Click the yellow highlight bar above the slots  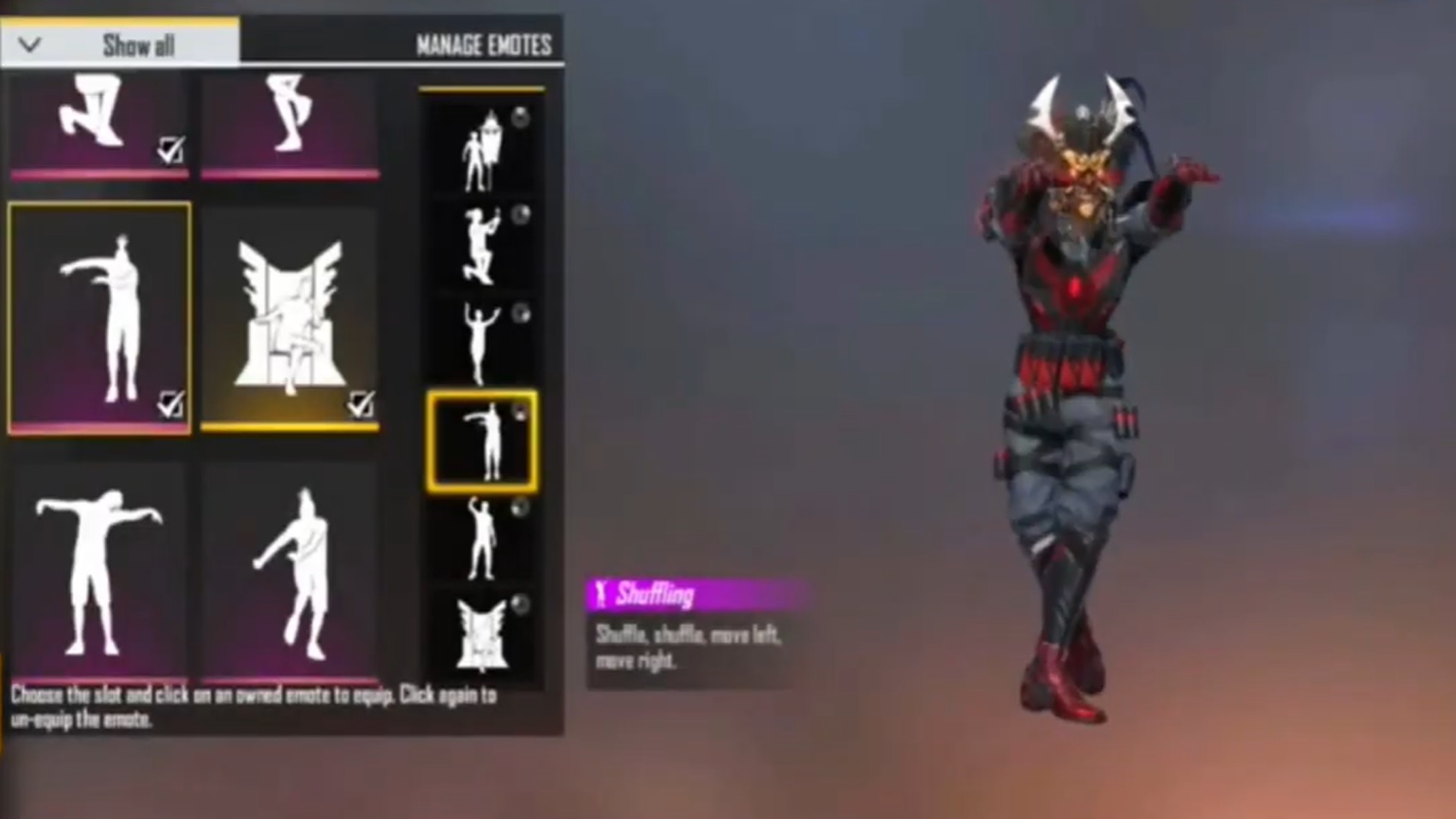tap(482, 88)
